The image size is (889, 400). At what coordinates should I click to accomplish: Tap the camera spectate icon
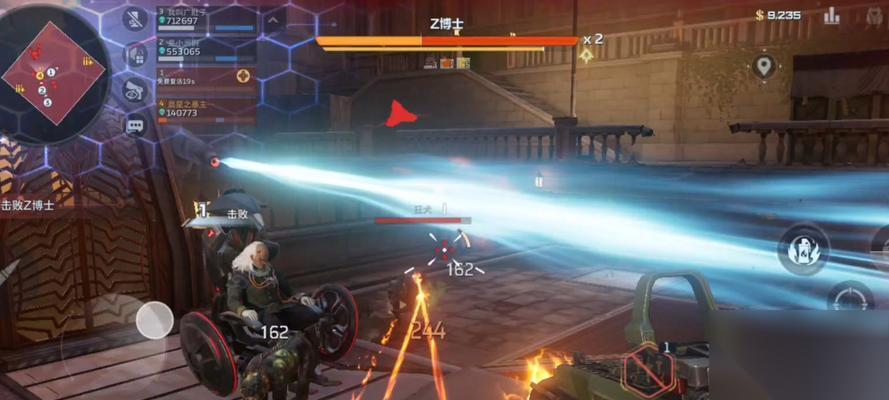tap(135, 90)
